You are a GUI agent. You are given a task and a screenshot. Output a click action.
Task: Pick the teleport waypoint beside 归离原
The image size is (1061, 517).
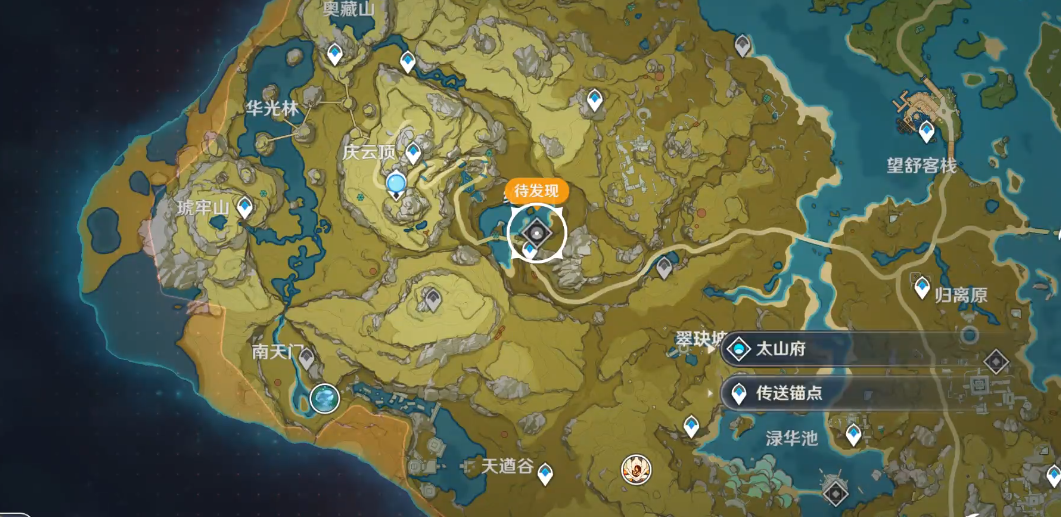pyautogui.click(x=922, y=287)
